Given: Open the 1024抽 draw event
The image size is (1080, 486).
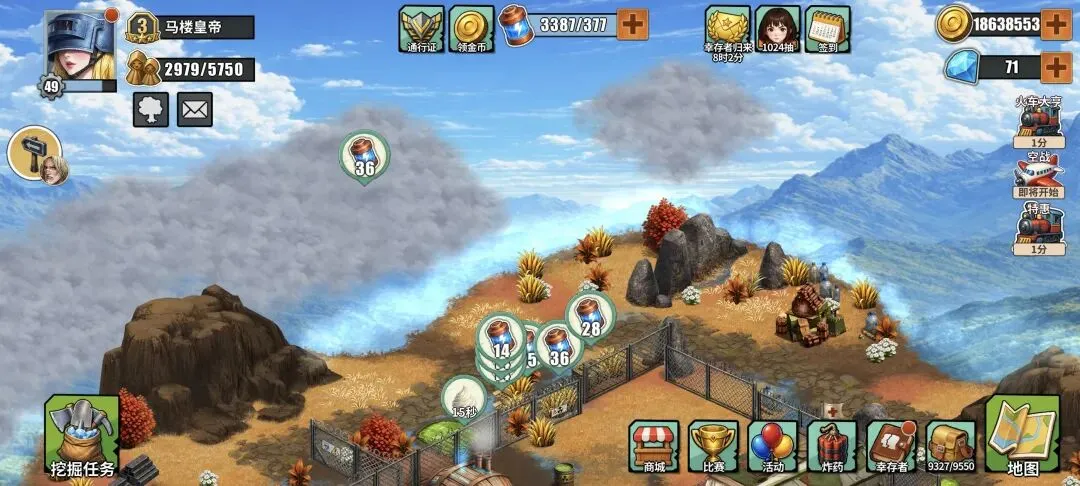Looking at the screenshot, I should [x=777, y=27].
